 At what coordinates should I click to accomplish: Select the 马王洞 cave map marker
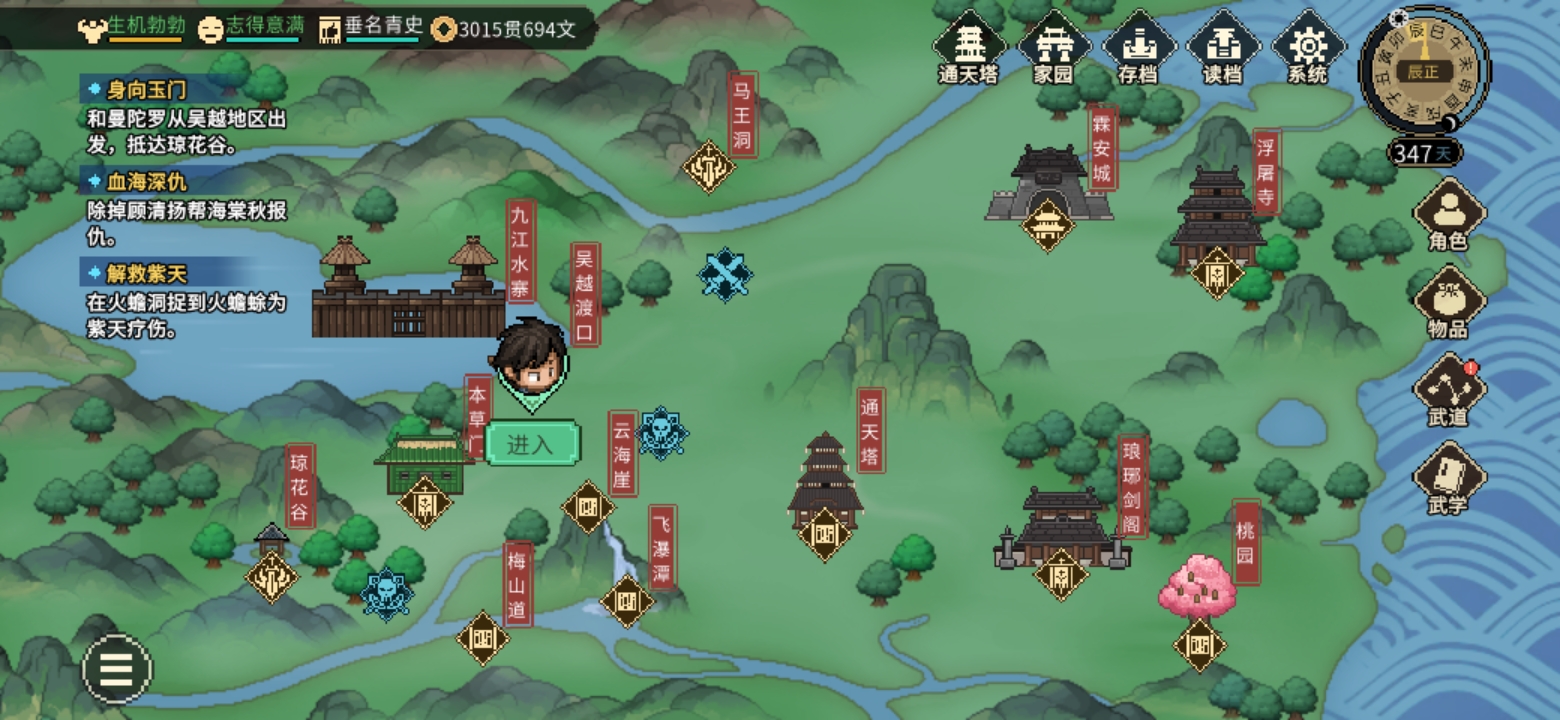click(709, 166)
